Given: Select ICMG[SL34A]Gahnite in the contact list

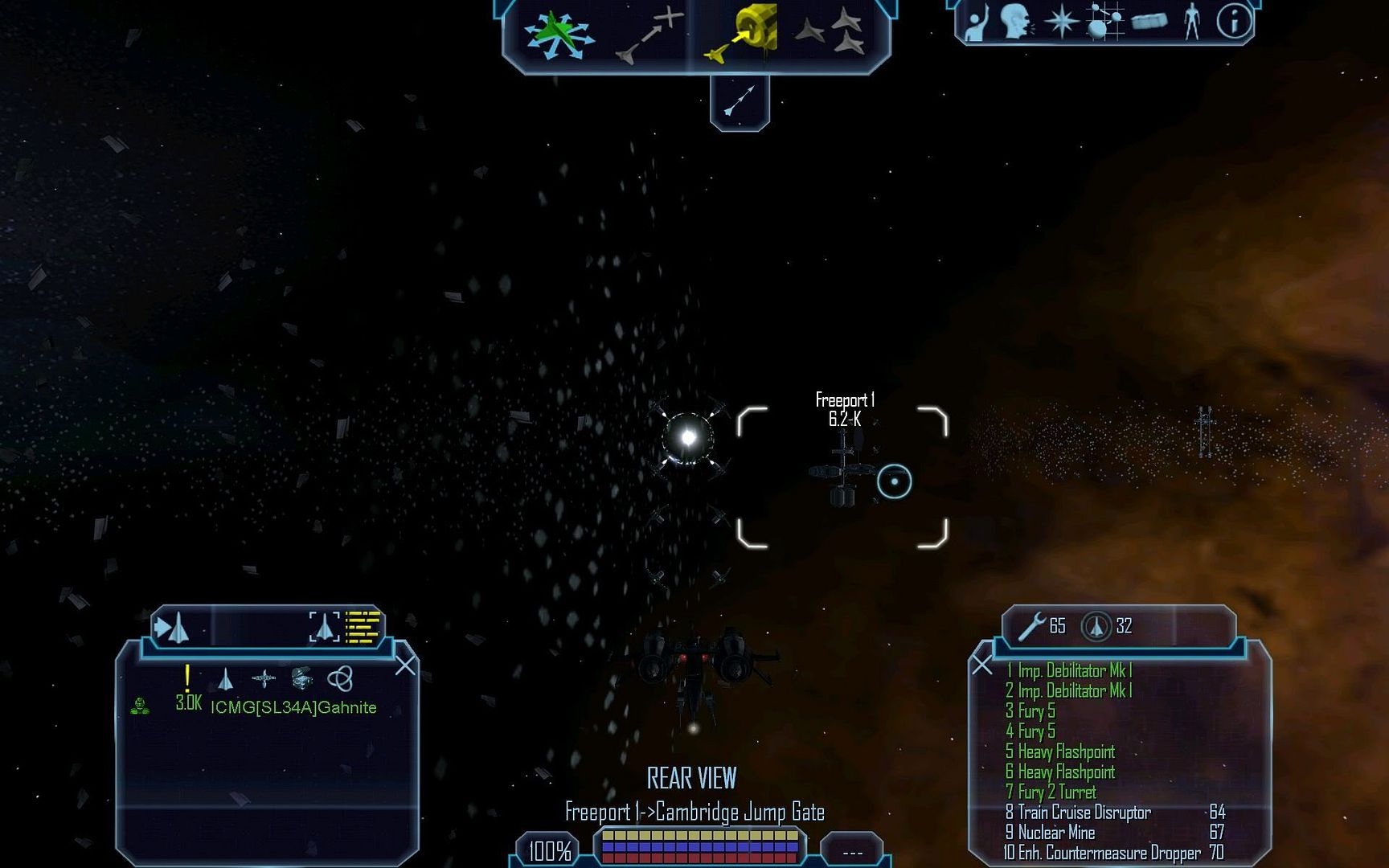Looking at the screenshot, I should point(293,707).
